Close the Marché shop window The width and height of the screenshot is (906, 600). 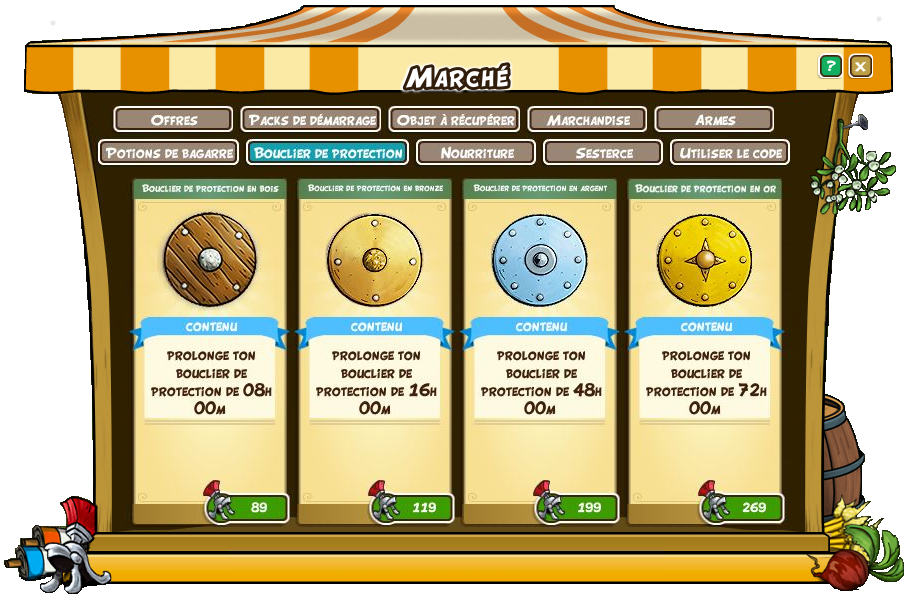coord(860,66)
